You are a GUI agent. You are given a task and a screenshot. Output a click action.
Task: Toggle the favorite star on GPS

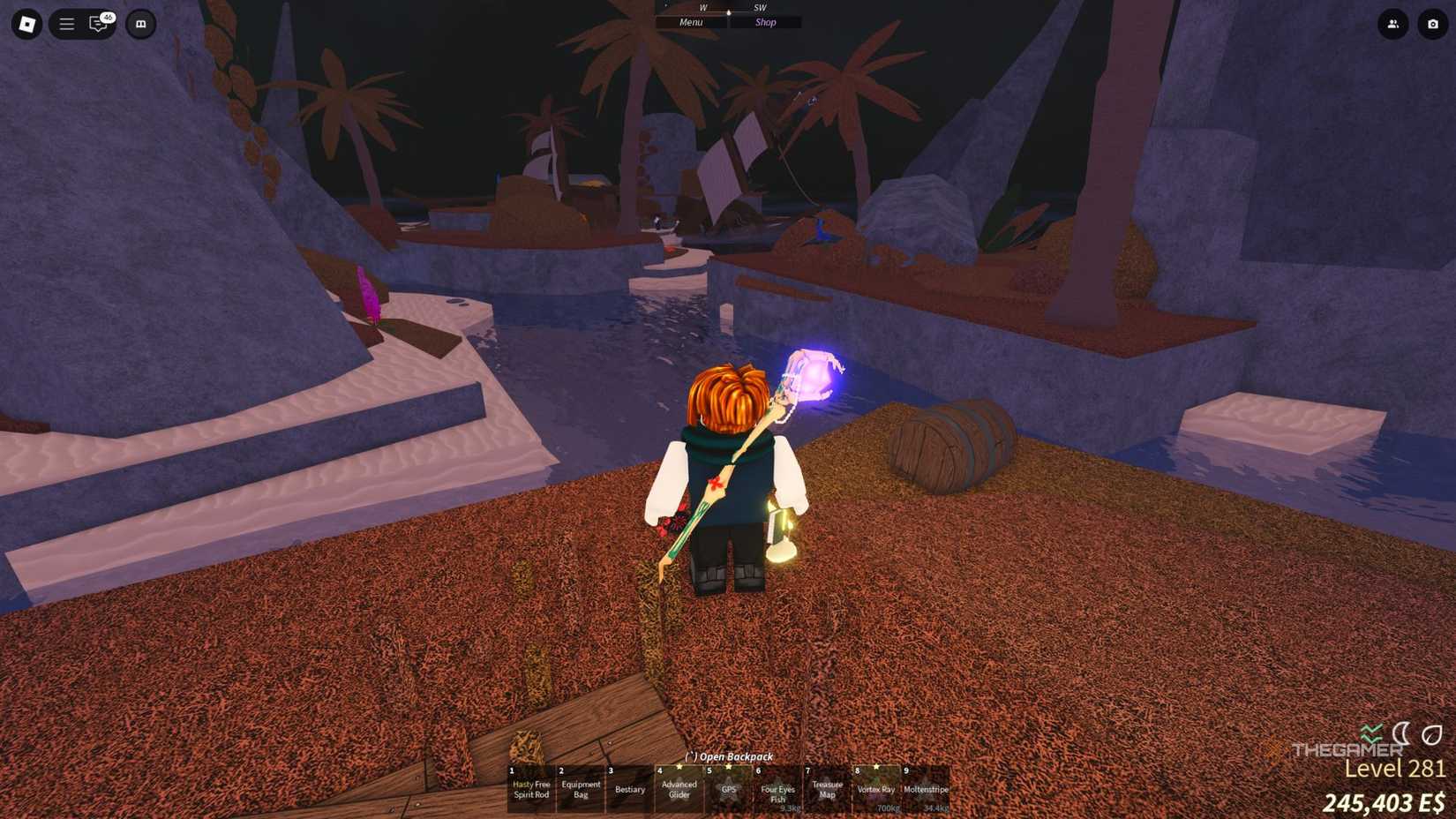[x=728, y=766]
